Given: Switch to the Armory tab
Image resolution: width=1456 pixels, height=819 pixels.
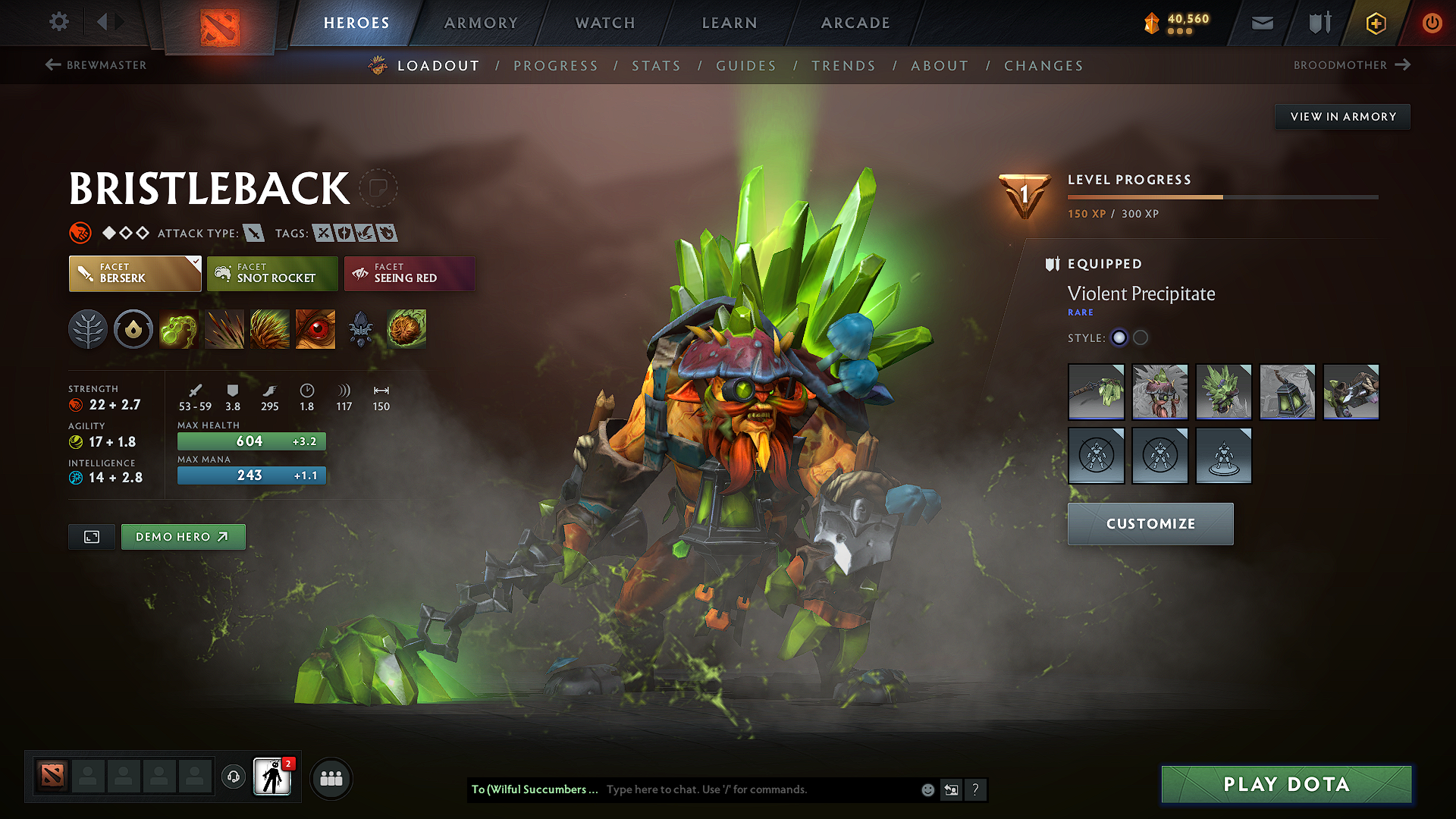Looking at the screenshot, I should coord(481,23).
